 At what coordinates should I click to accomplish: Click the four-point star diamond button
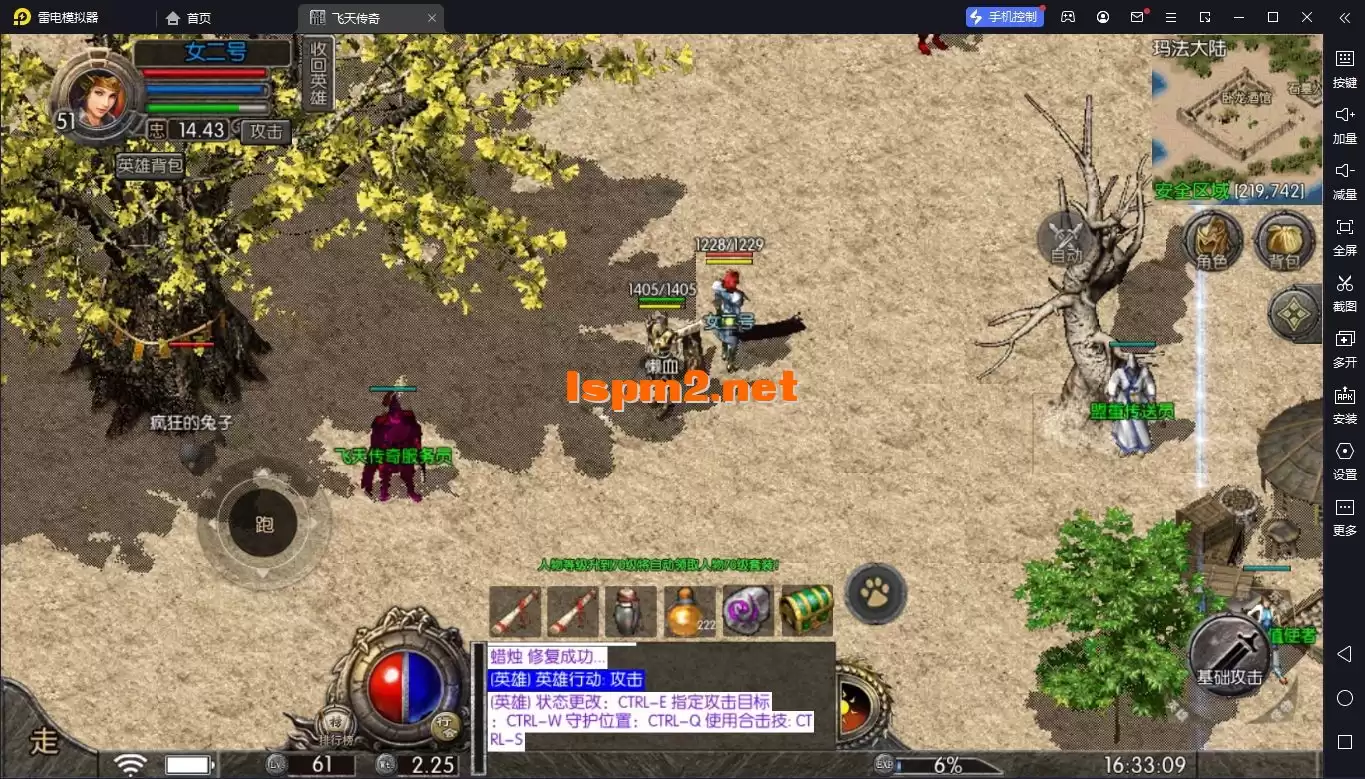[x=1295, y=313]
